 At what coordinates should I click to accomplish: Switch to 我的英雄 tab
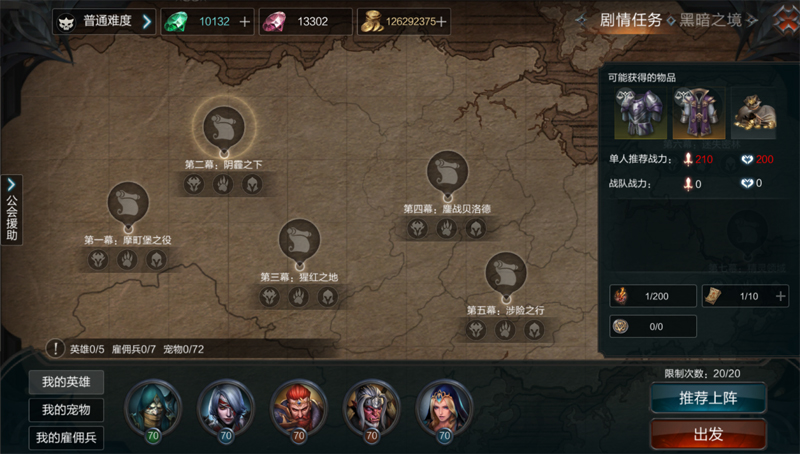pos(66,382)
